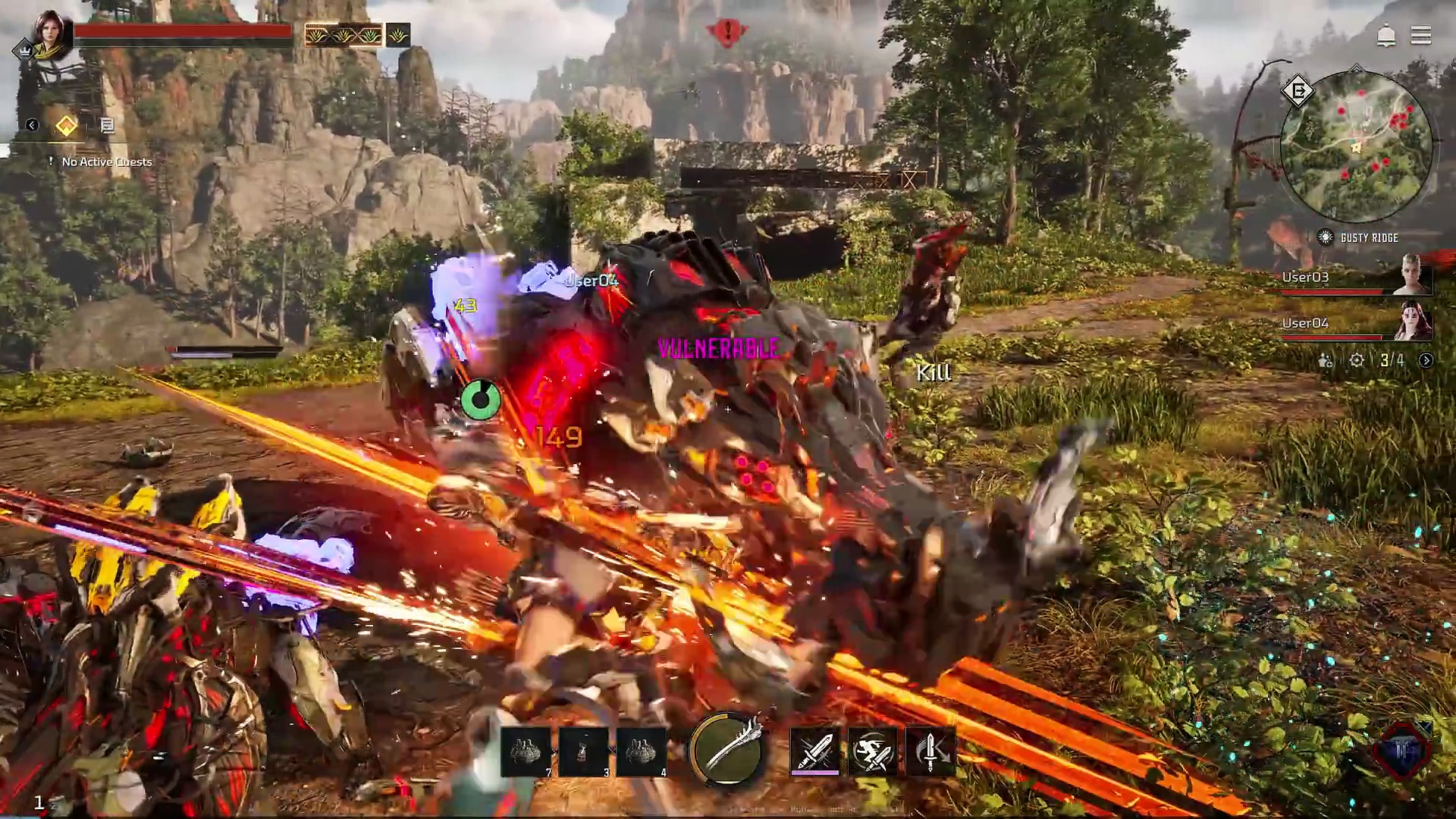The image size is (1456, 819).
Task: Click the quest log page icon
Action: 108,125
